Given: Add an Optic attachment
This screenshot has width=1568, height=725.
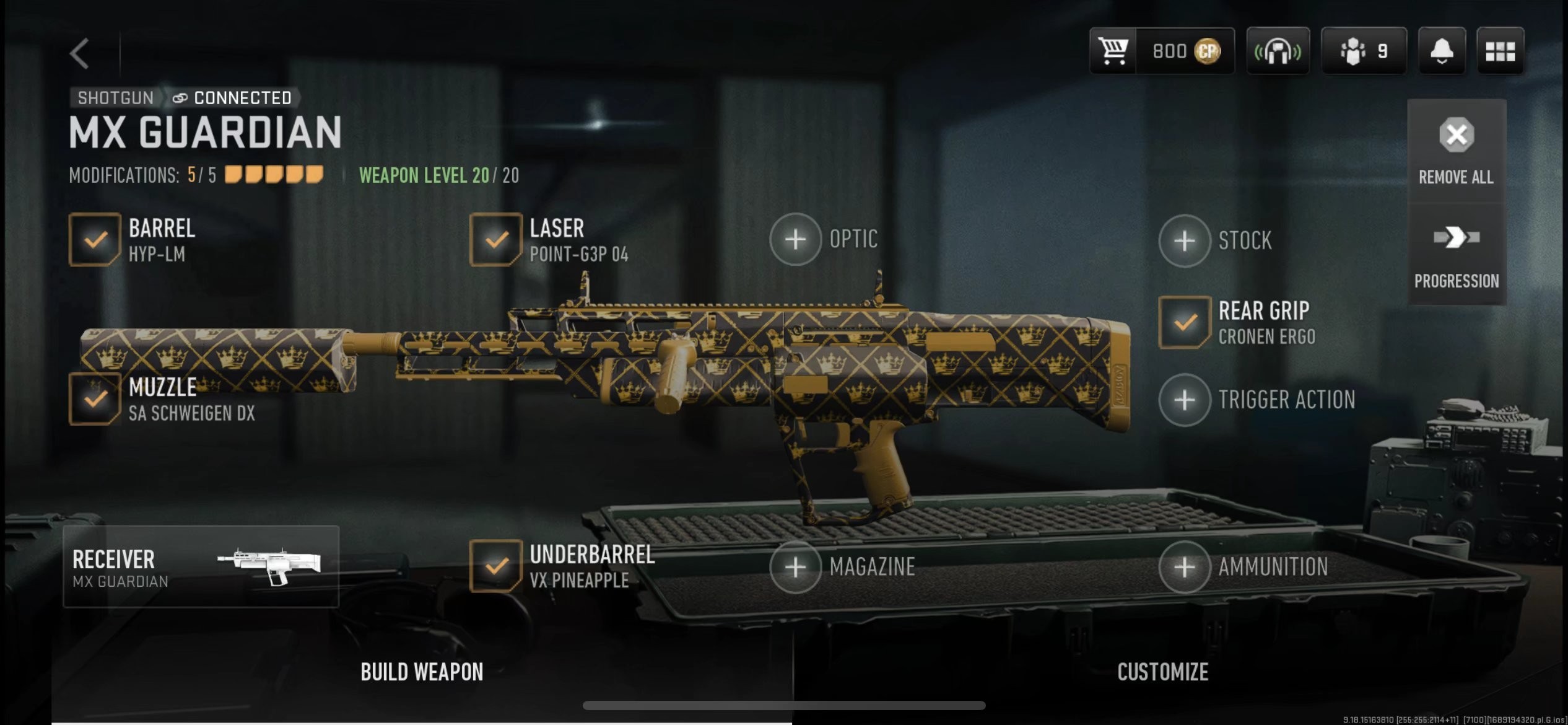Looking at the screenshot, I should click(x=796, y=239).
